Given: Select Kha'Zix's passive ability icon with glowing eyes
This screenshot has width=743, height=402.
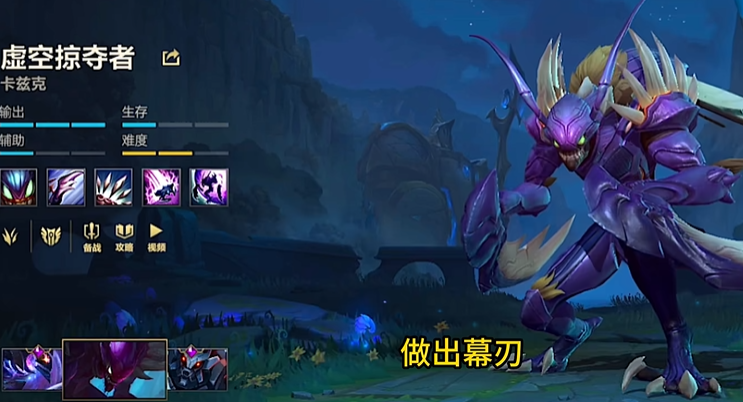Looking at the screenshot, I should (x=19, y=186).
